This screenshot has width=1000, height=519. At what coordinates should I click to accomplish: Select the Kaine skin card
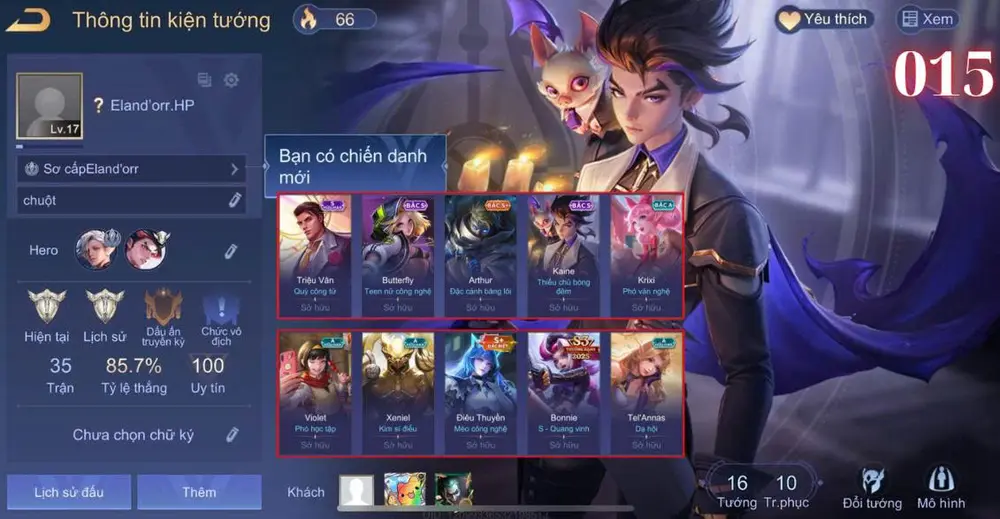[563, 254]
